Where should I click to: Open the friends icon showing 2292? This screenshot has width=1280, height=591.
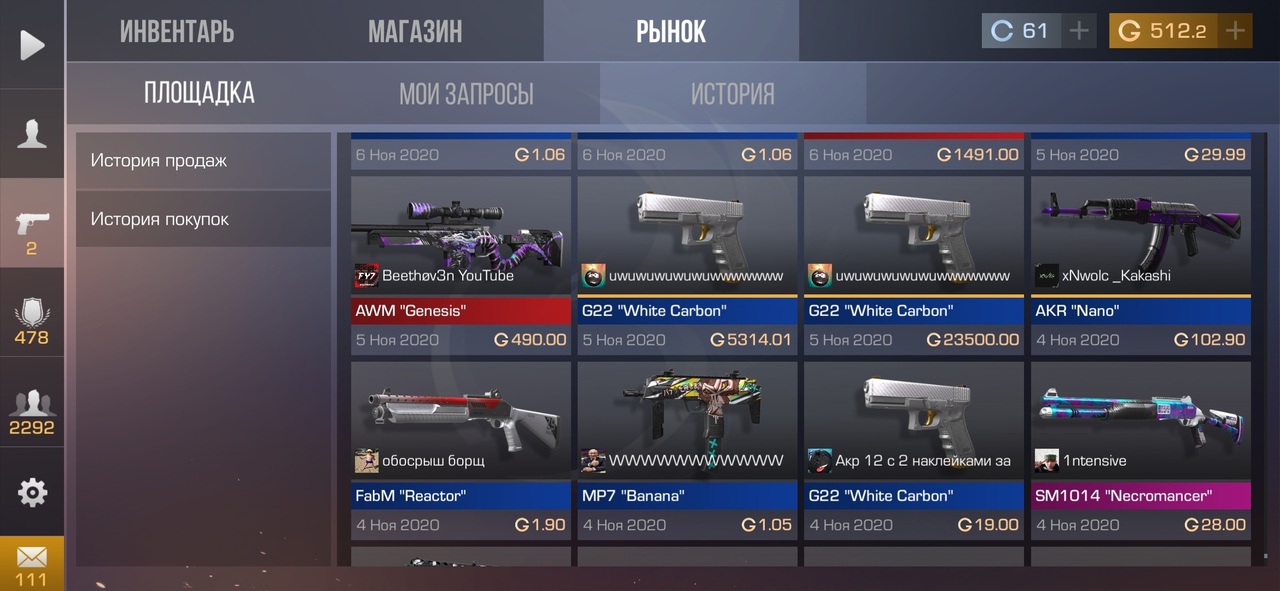click(x=32, y=412)
